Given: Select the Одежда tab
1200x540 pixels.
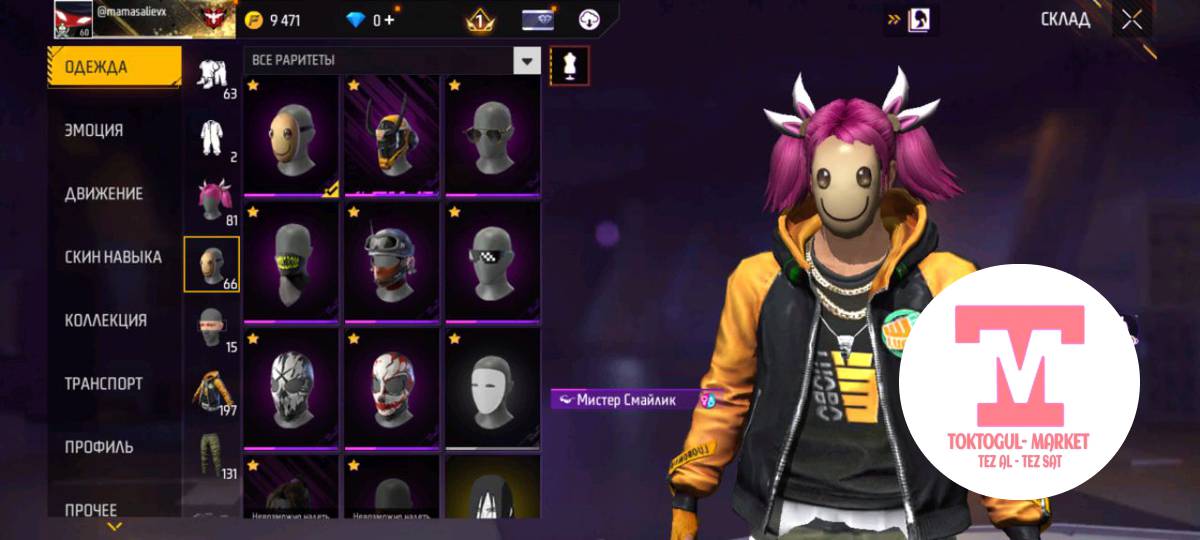Looking at the screenshot, I should pyautogui.click(x=96, y=67).
